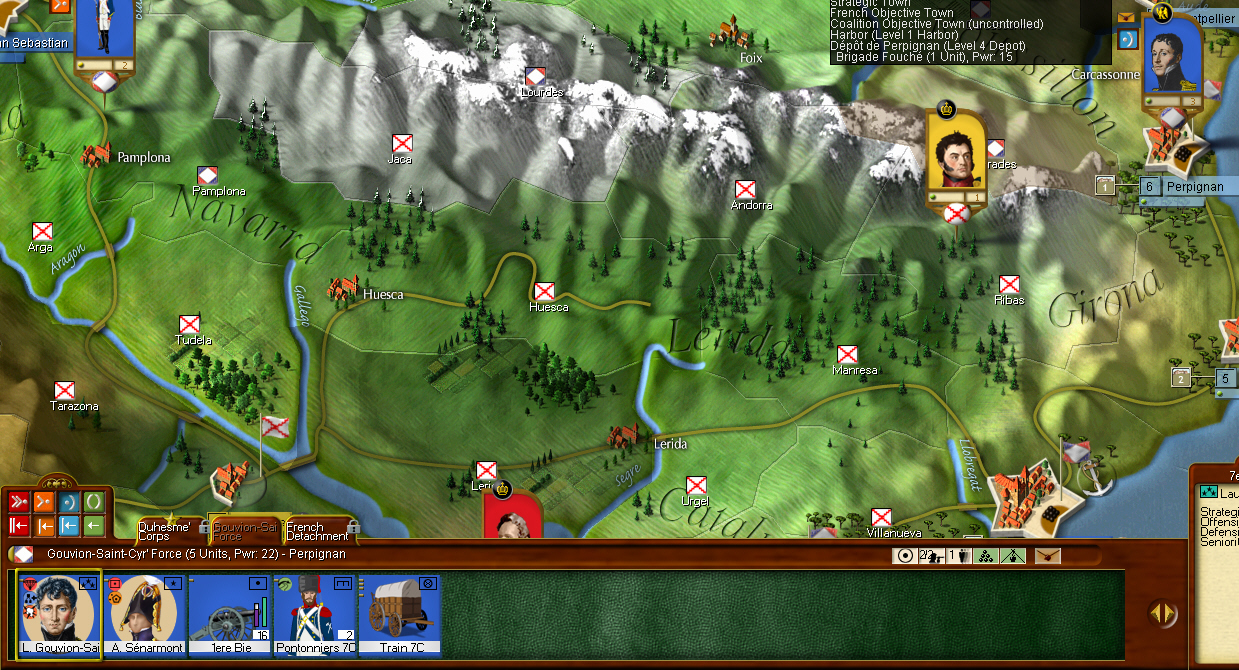
Task: Click the envelope special orders icon
Action: point(1047,556)
